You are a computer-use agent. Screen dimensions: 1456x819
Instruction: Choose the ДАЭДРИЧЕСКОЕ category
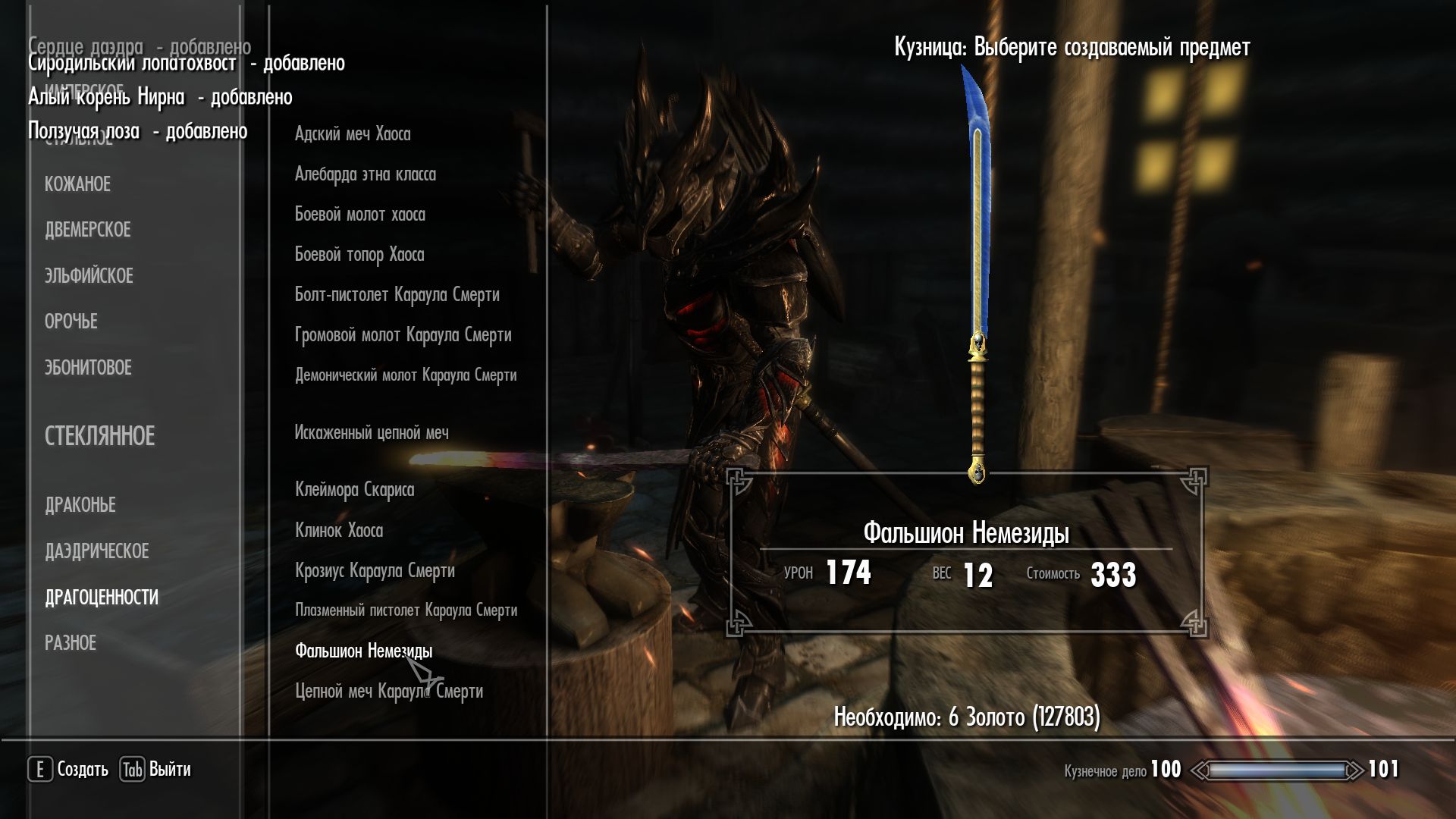96,551
